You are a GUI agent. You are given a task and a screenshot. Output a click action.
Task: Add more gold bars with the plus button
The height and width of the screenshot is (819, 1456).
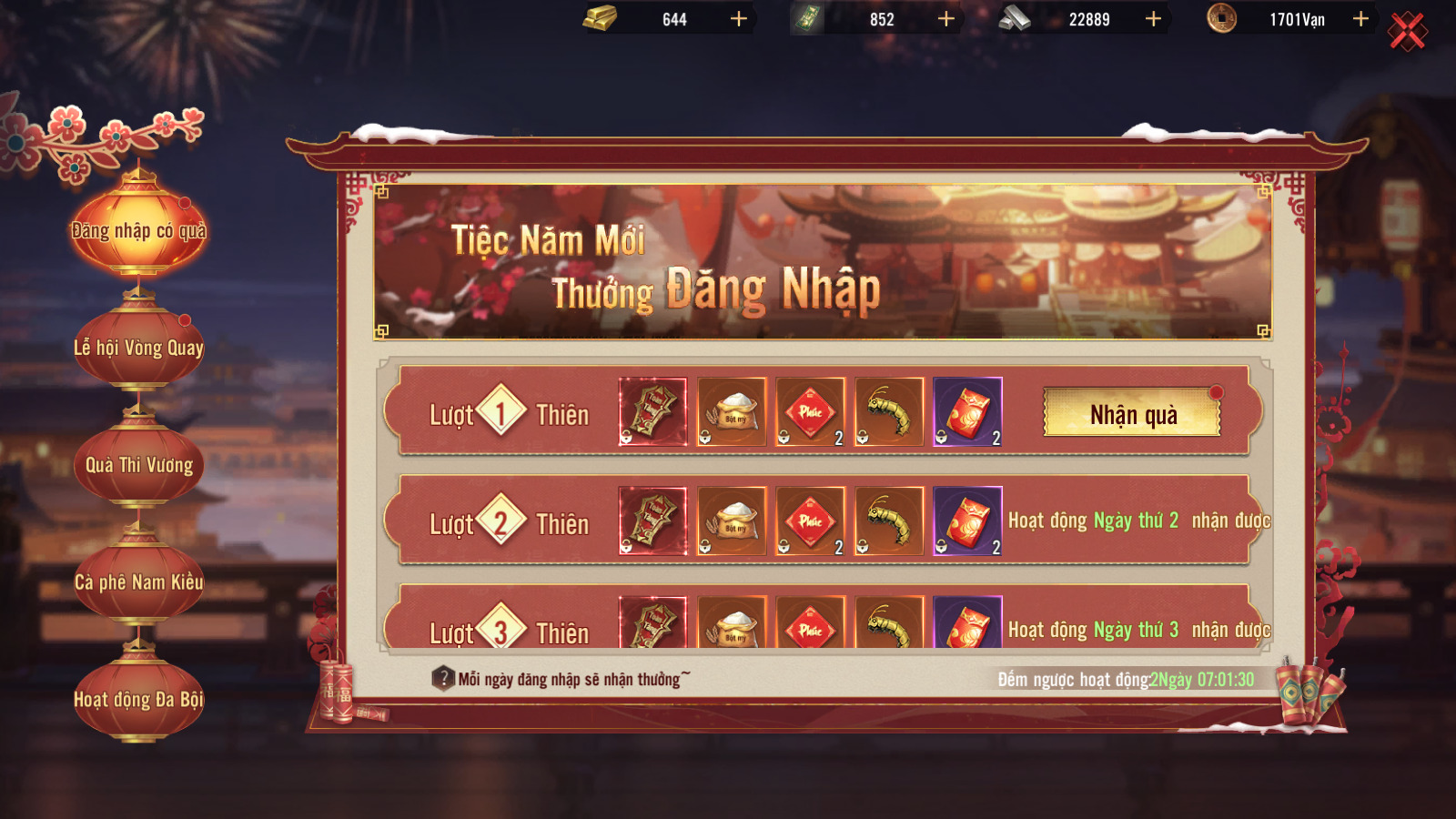point(739,19)
